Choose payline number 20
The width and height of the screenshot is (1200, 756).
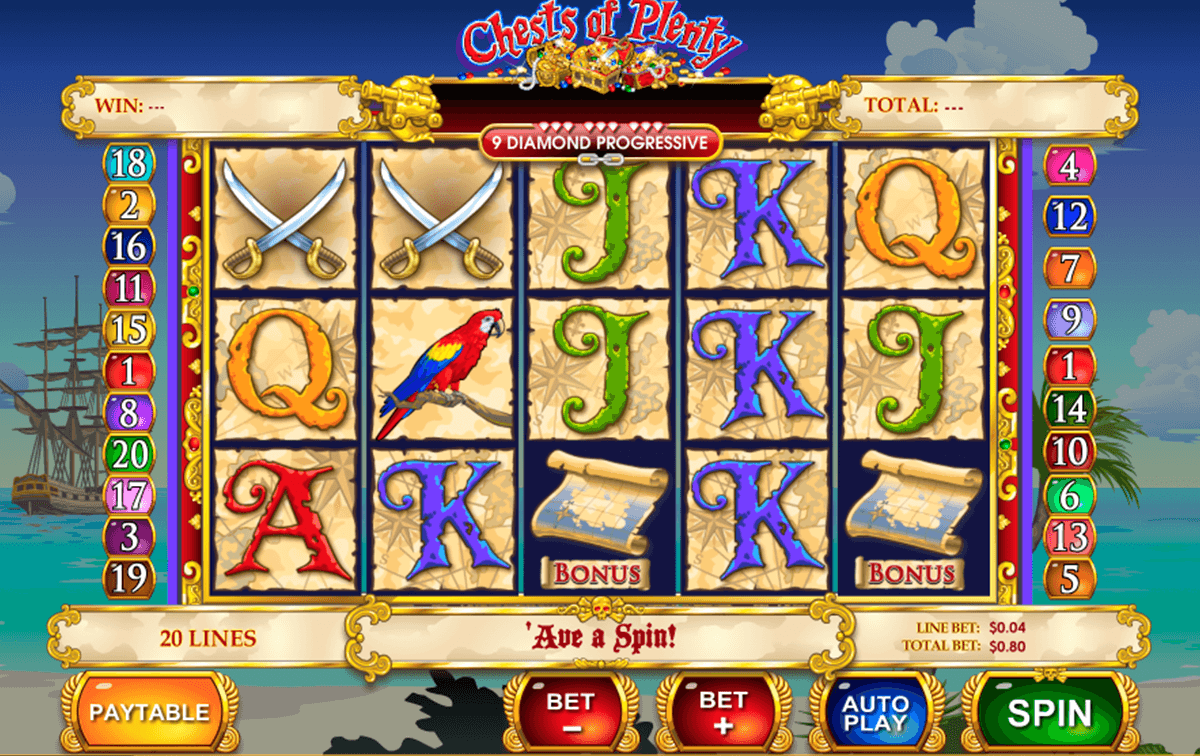(x=130, y=455)
